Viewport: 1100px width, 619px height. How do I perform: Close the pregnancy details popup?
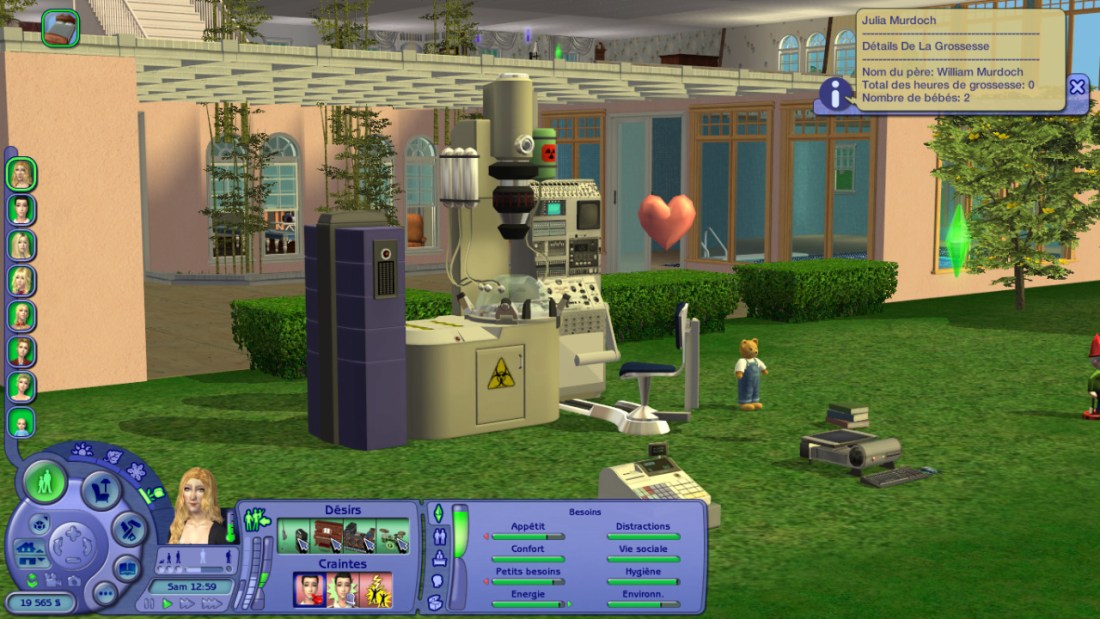(x=1077, y=87)
